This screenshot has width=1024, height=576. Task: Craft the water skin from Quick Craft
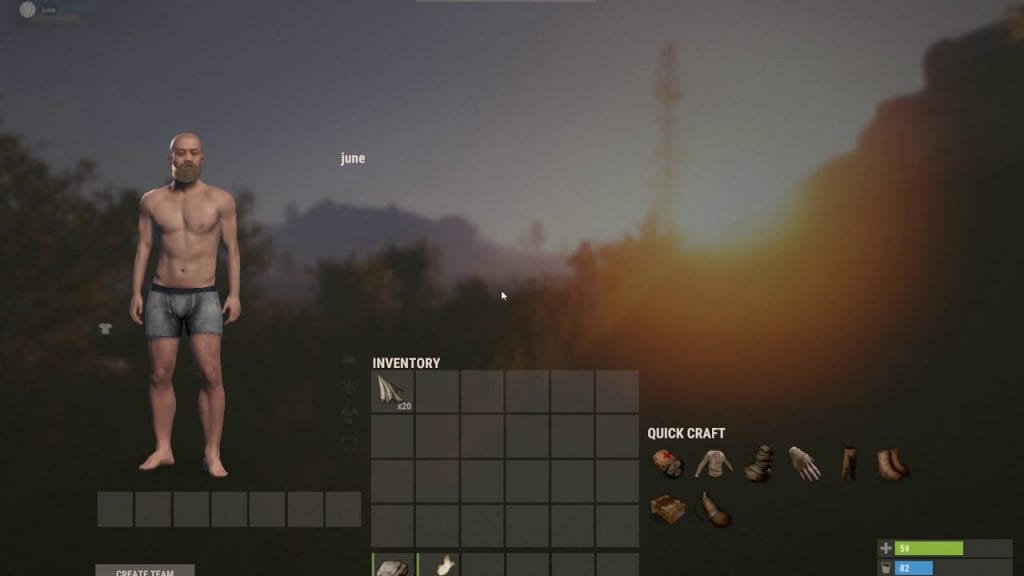click(714, 510)
